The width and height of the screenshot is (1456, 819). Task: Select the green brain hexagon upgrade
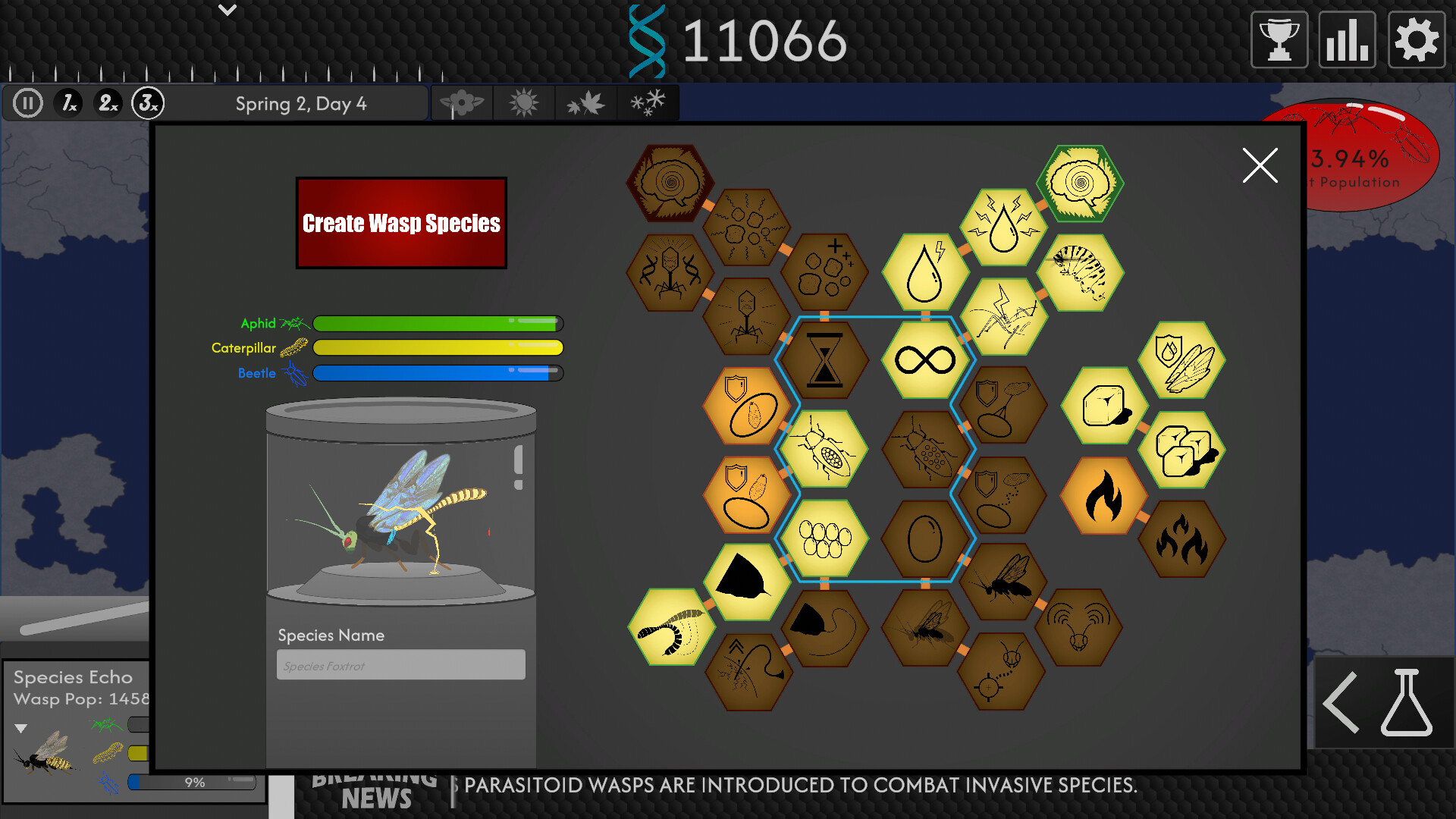(x=1080, y=184)
